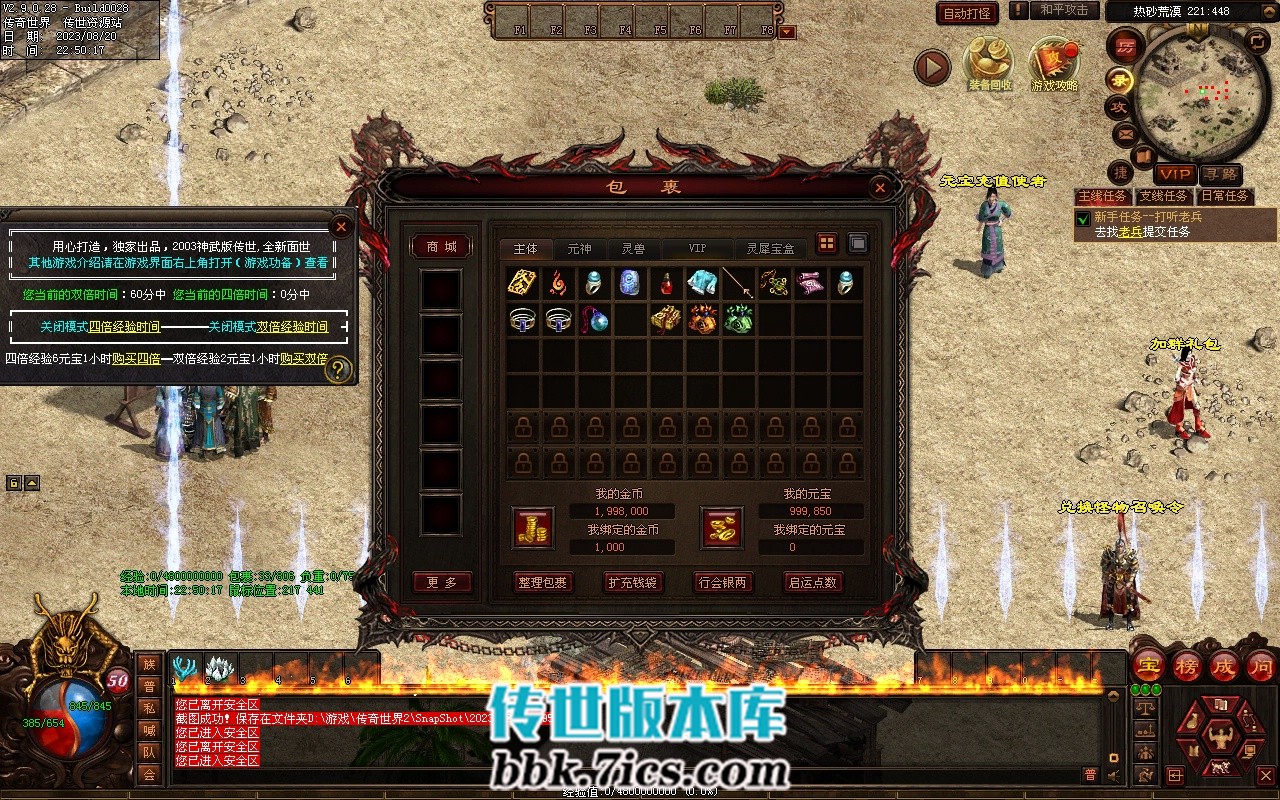The image size is (1280, 800).
Task: Activate 寻路 pathfinding
Action: click(x=1219, y=174)
